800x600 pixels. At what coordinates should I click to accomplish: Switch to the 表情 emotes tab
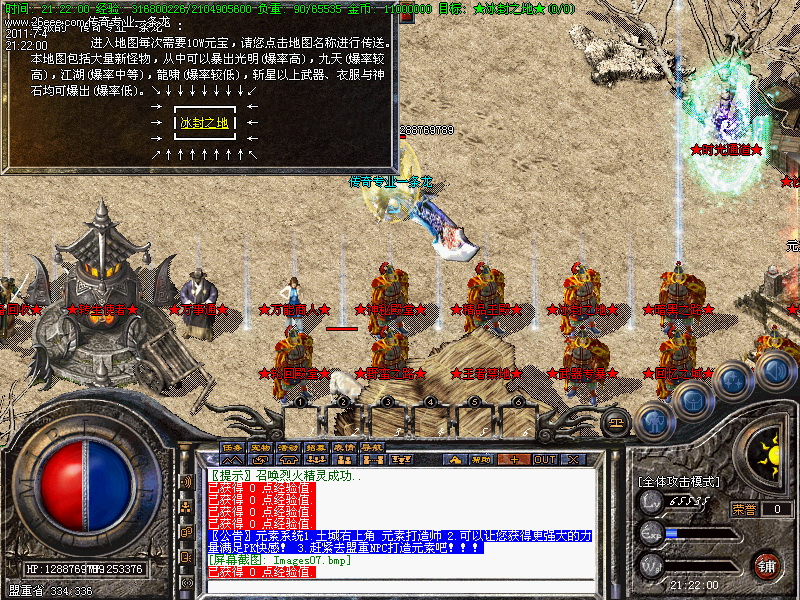click(x=344, y=446)
